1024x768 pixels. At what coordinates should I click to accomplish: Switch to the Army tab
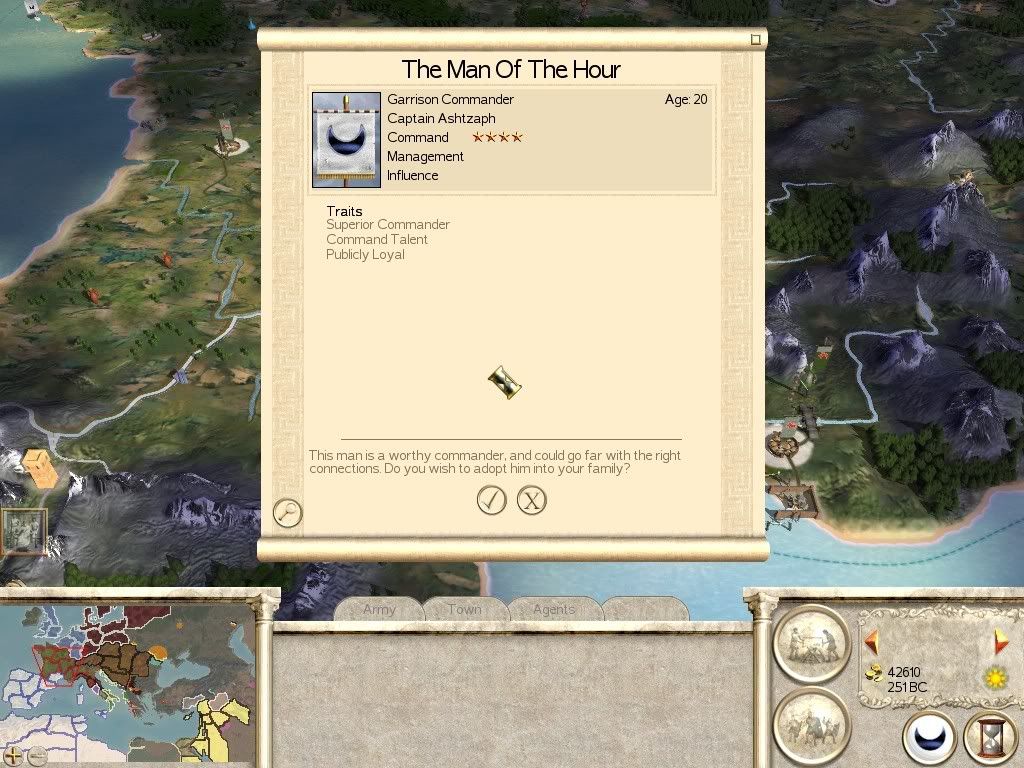pos(379,609)
